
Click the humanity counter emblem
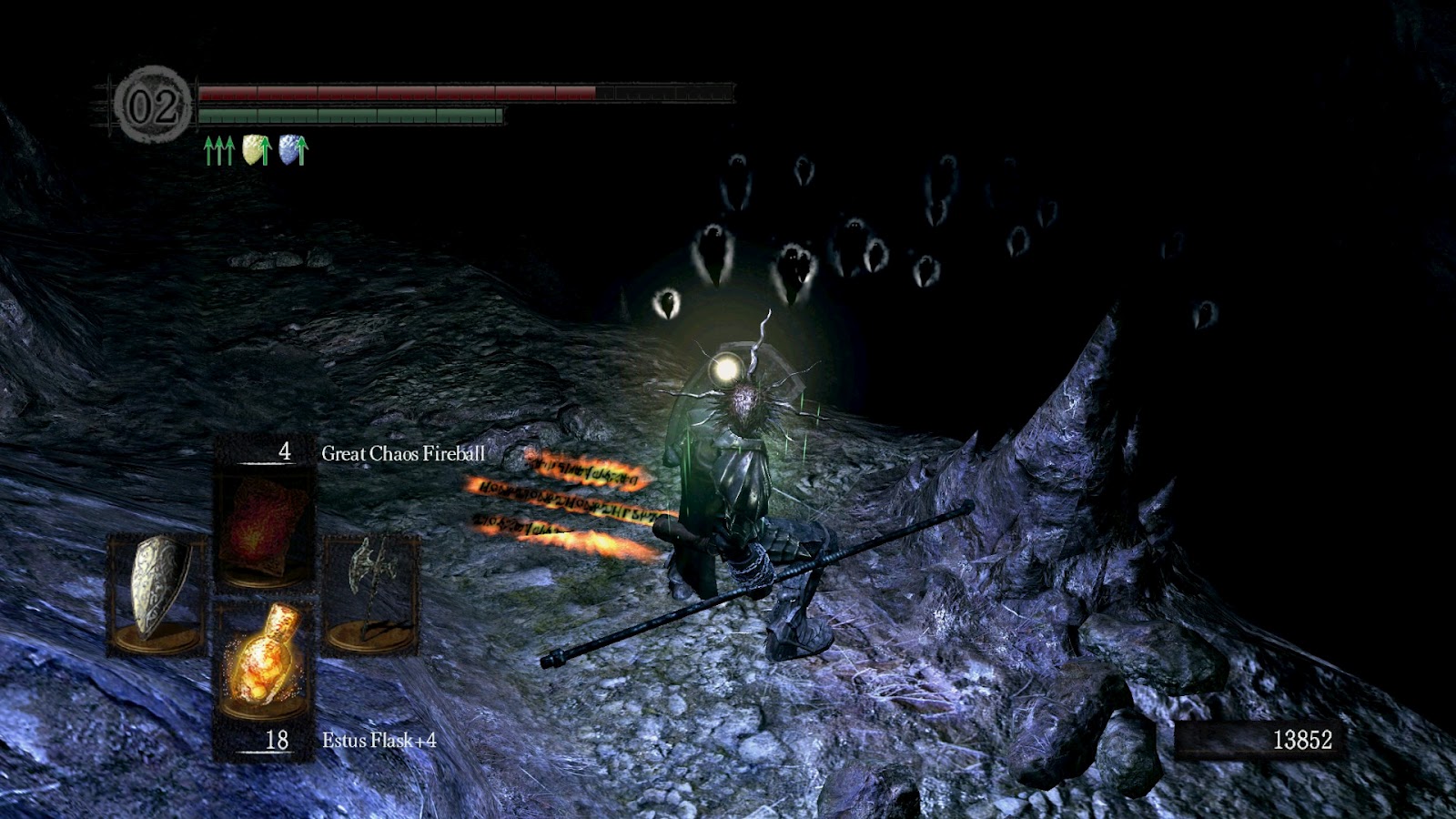[x=152, y=106]
